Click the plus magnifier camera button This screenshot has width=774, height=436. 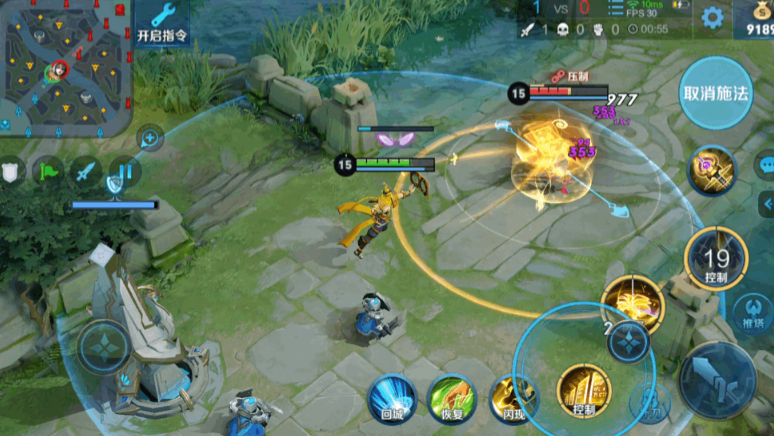[x=150, y=136]
